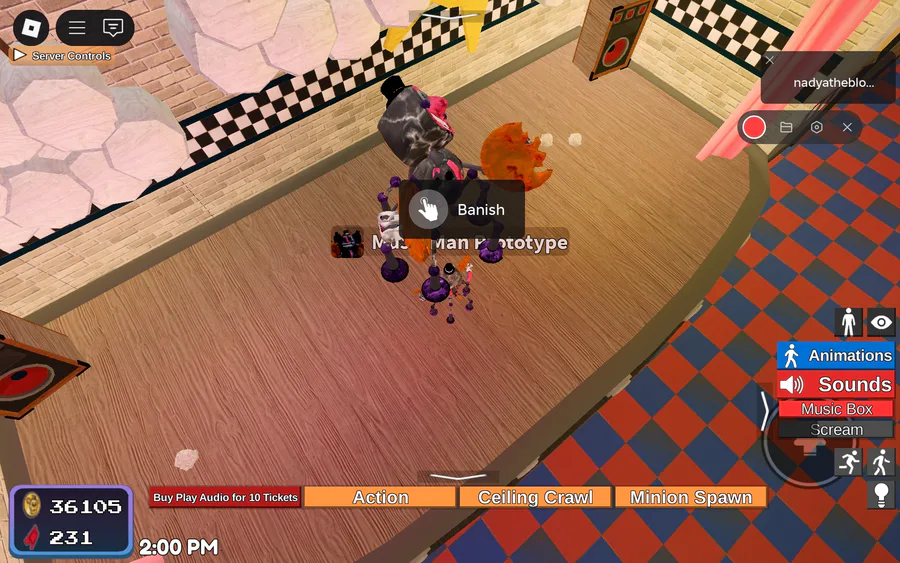Open the Roblox logo menu

[x=30, y=27]
